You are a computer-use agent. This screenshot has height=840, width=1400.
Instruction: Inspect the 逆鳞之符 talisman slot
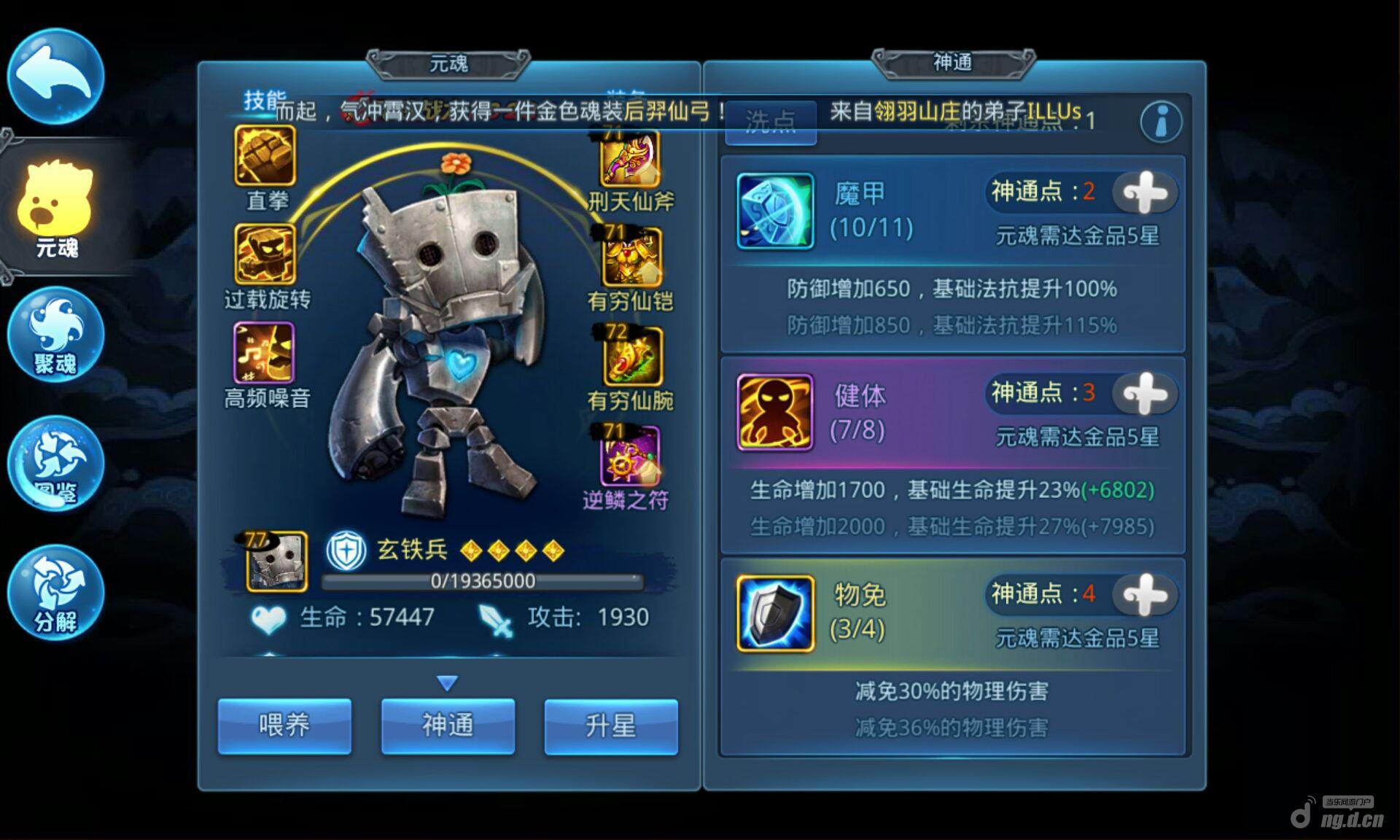630,456
